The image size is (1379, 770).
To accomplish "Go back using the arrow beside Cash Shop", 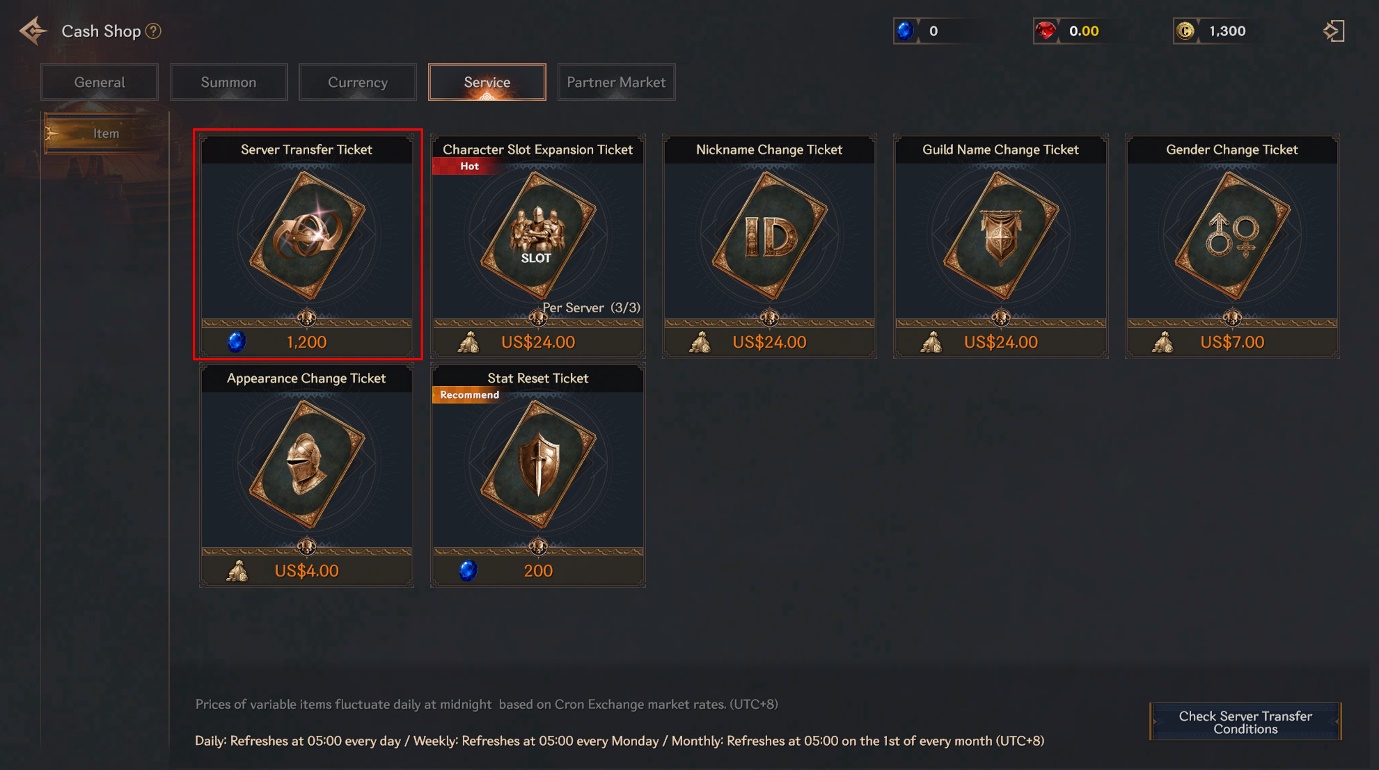I will click(x=32, y=31).
